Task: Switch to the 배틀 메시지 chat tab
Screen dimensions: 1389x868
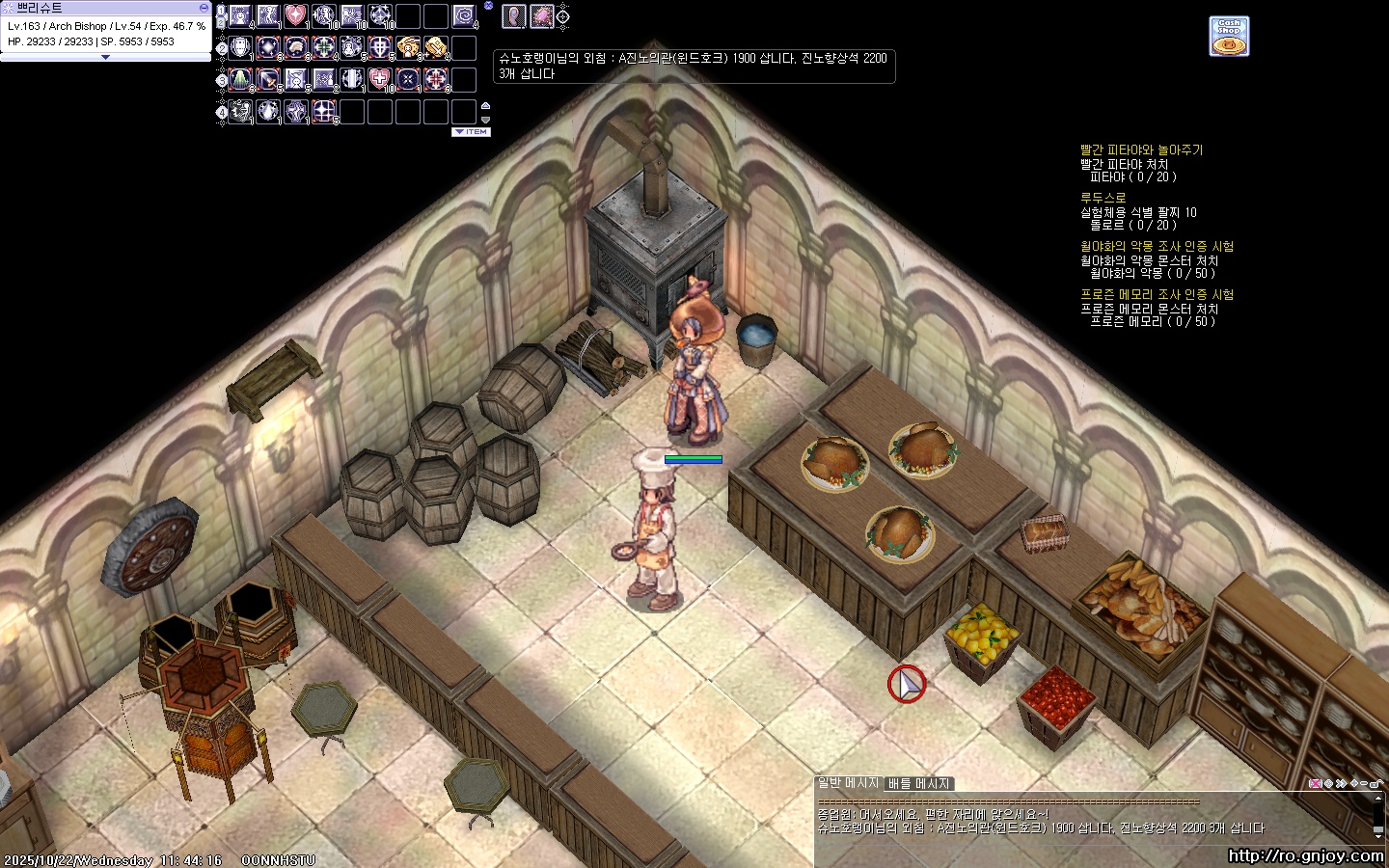Action: coord(919,784)
